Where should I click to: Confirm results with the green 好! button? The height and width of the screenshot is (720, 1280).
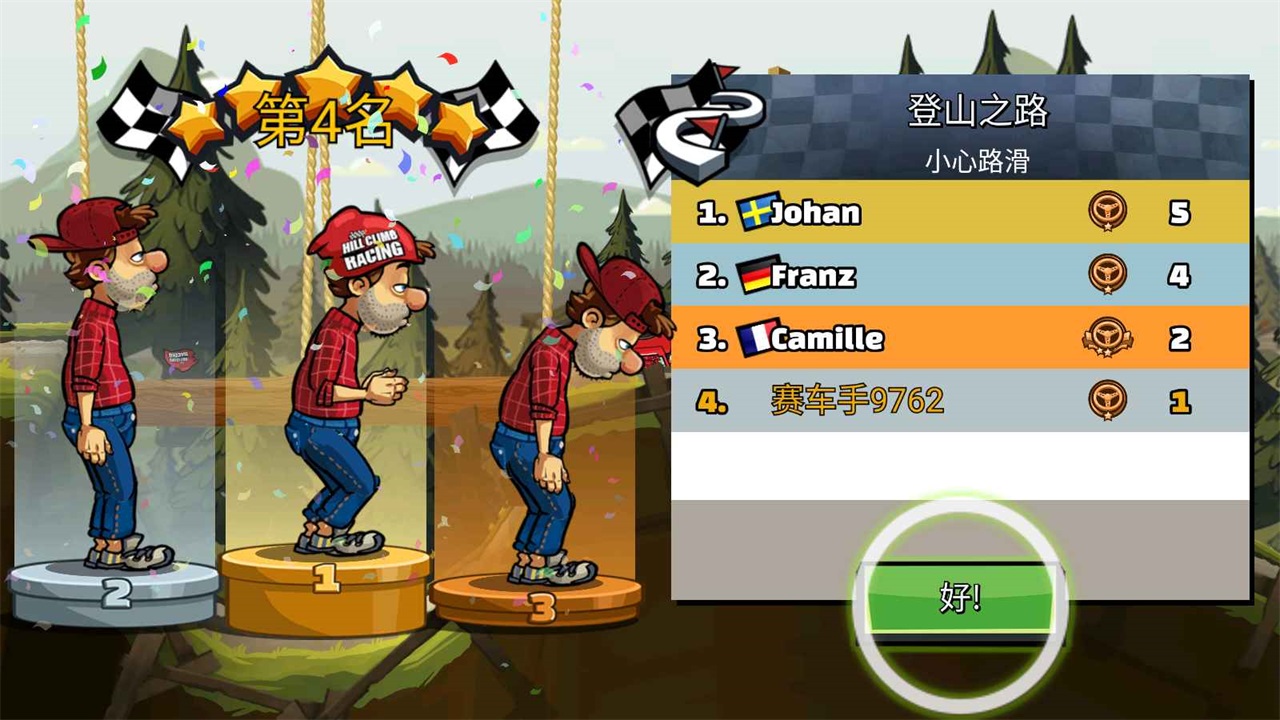pos(960,598)
